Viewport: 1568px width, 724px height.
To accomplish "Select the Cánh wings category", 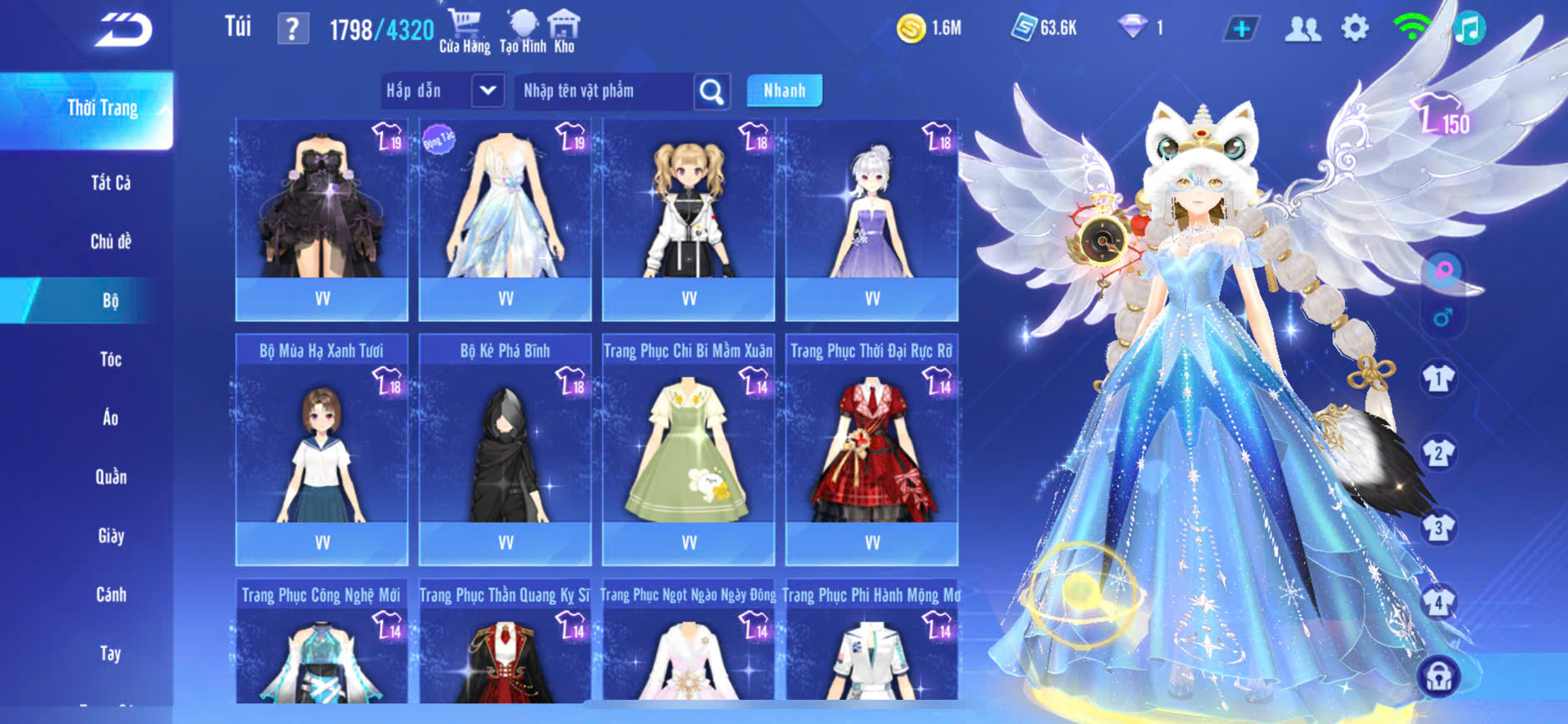I will (111, 595).
